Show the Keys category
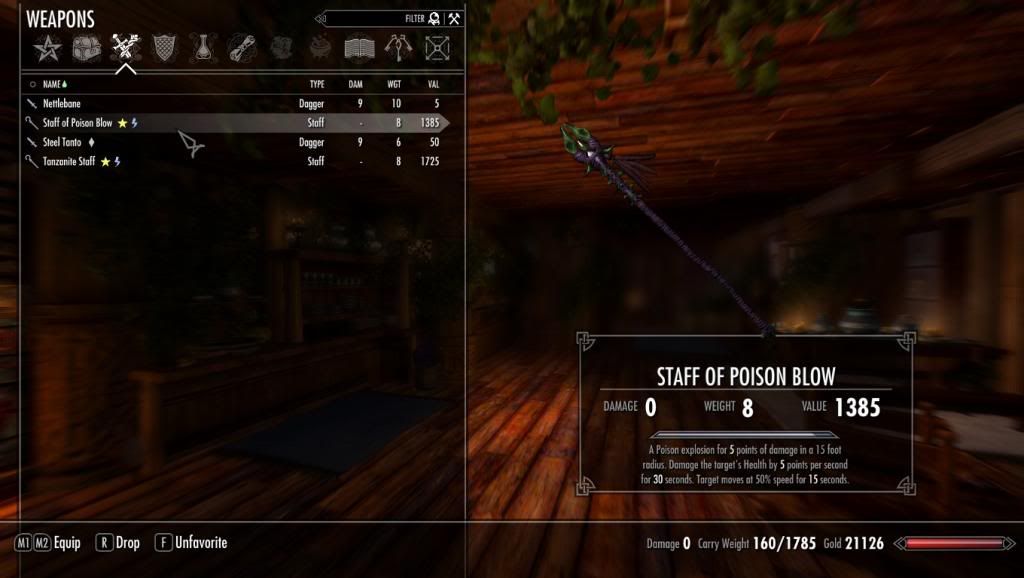This screenshot has height=578, width=1024. (398, 46)
